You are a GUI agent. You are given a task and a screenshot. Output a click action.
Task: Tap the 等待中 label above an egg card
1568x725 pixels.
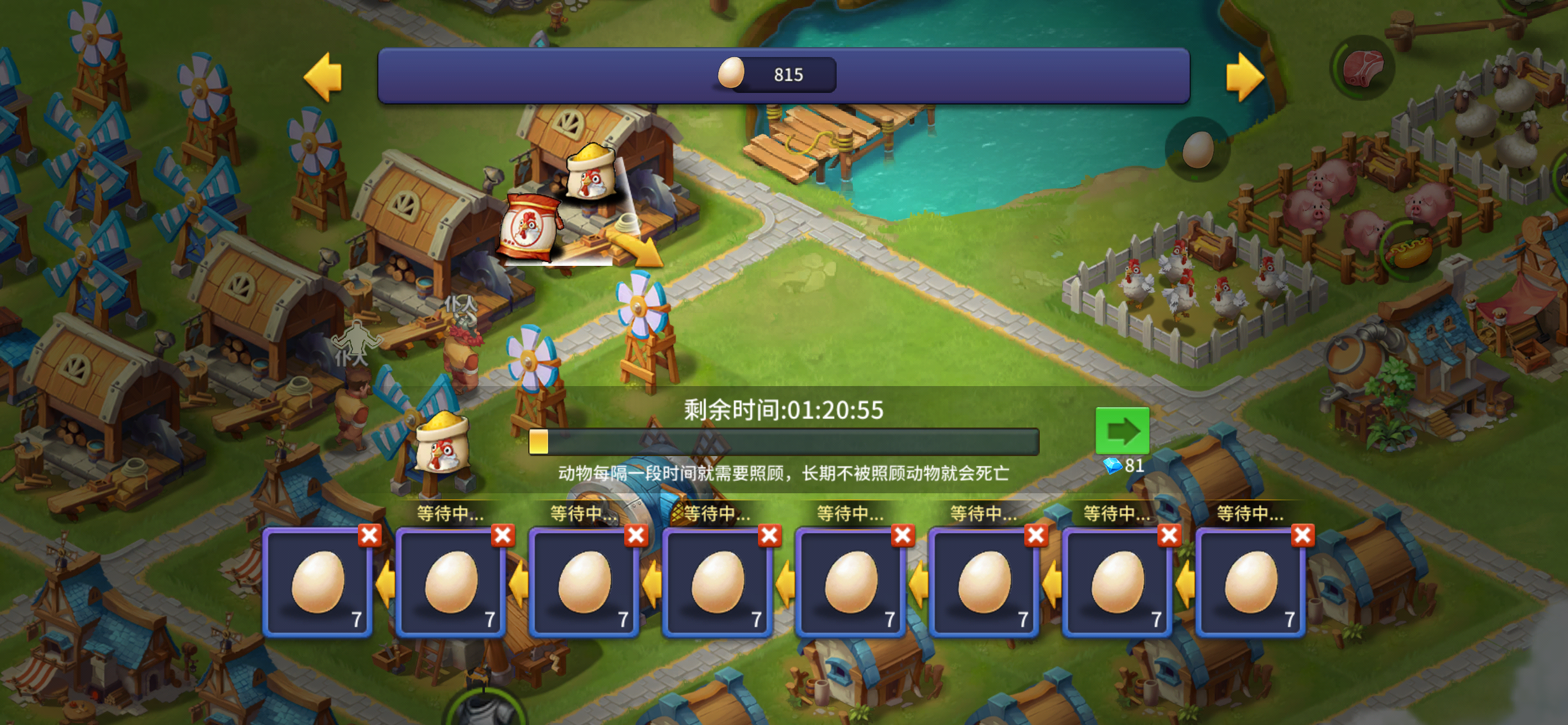point(449,514)
